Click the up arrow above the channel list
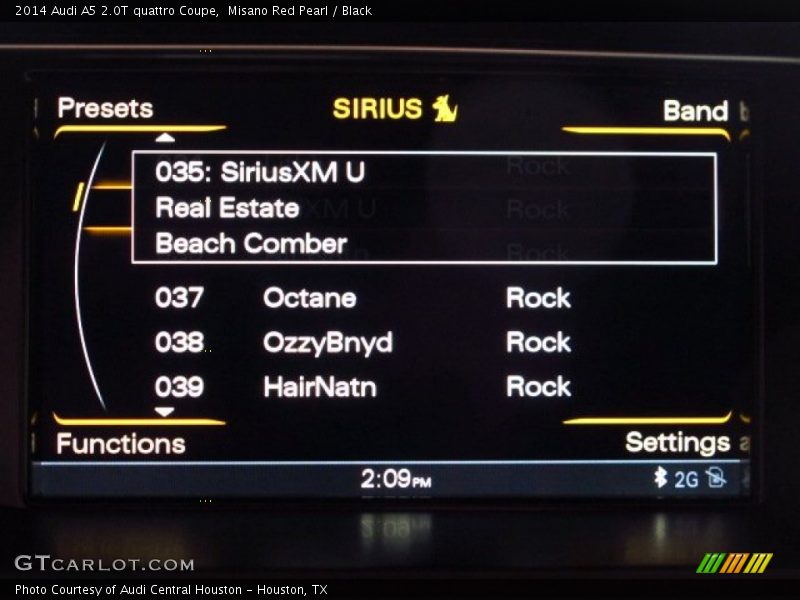This screenshot has width=800, height=600. pos(165,137)
